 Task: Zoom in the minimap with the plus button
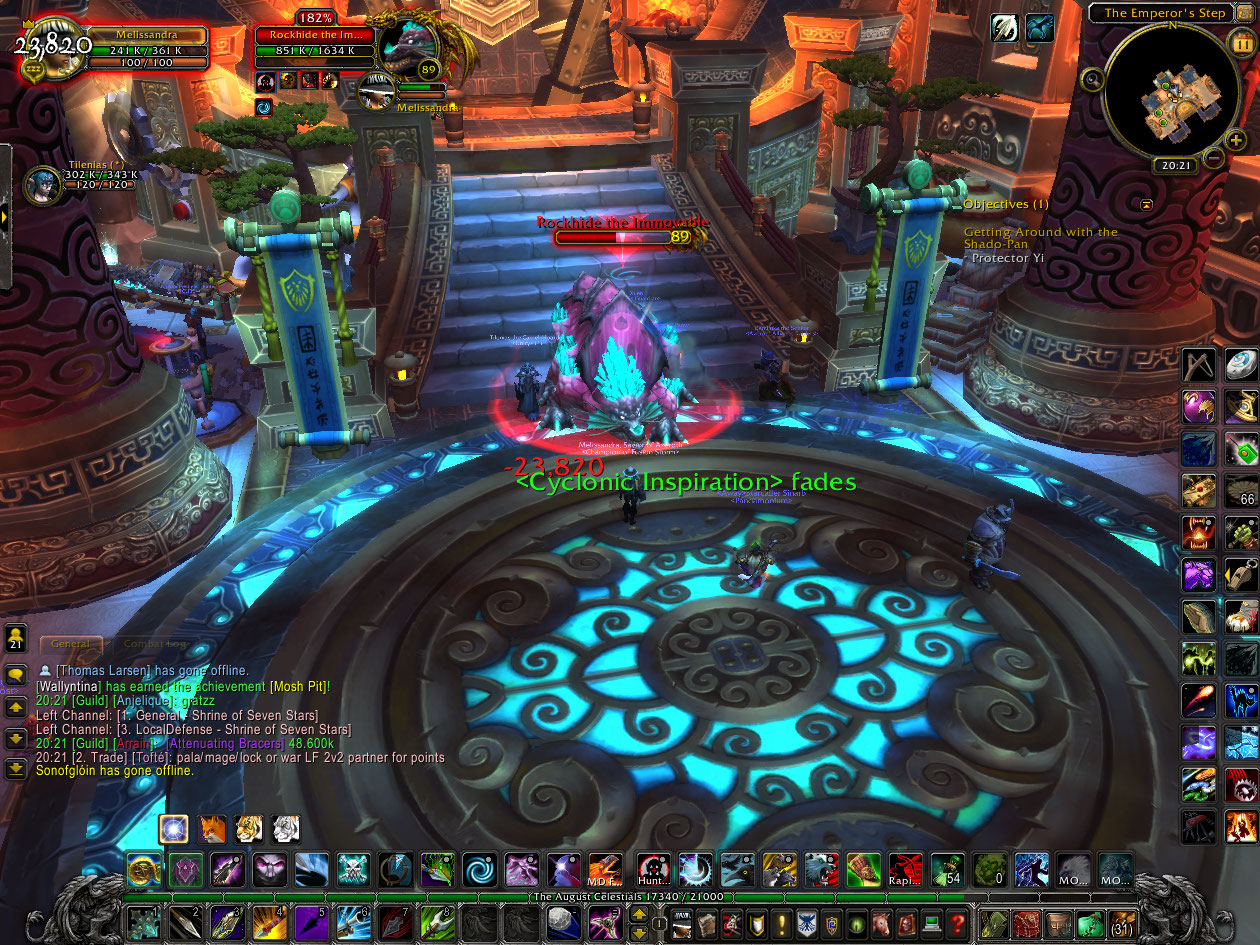click(1236, 141)
